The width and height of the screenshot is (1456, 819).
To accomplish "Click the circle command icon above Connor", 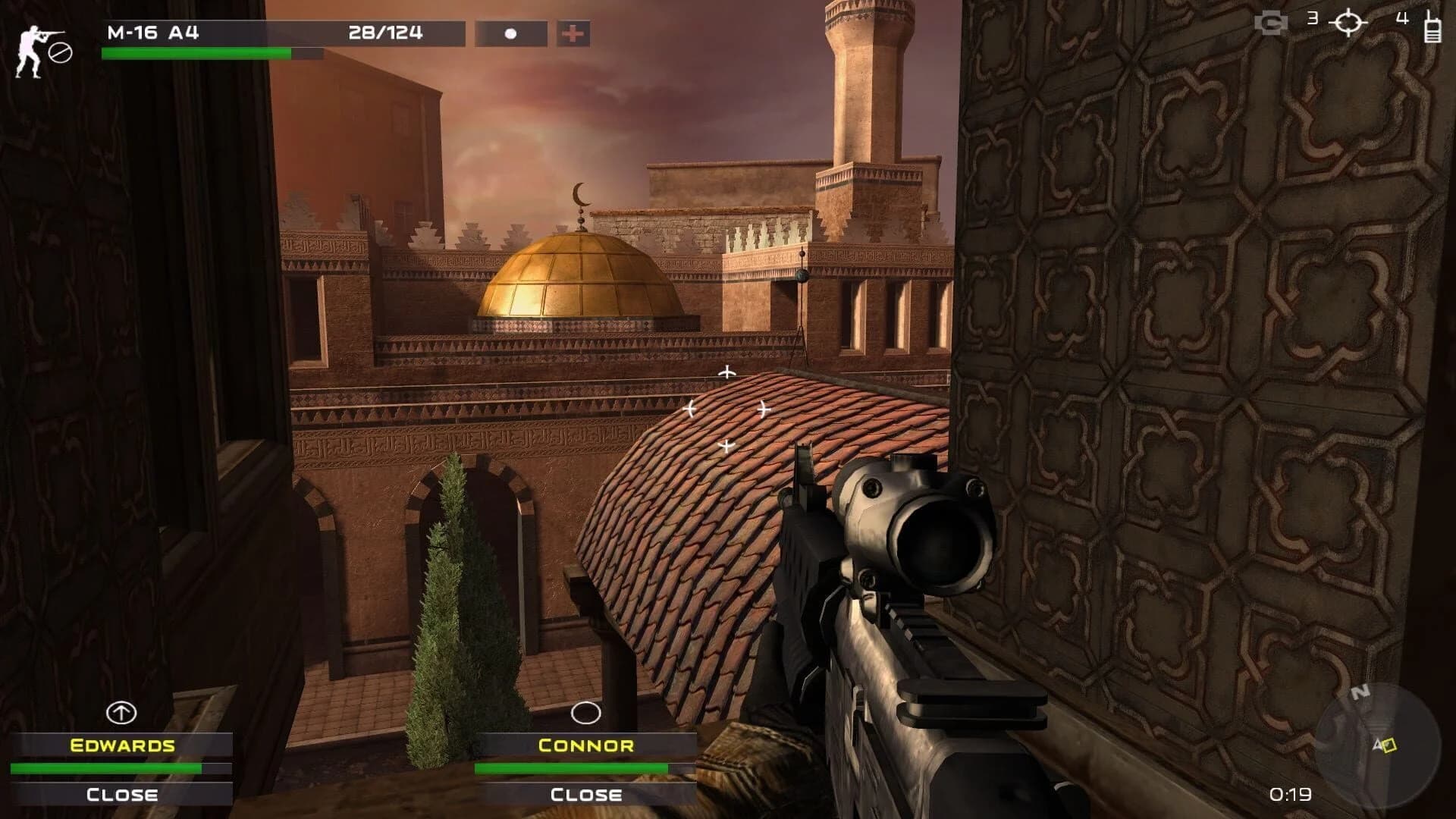I will (x=584, y=714).
